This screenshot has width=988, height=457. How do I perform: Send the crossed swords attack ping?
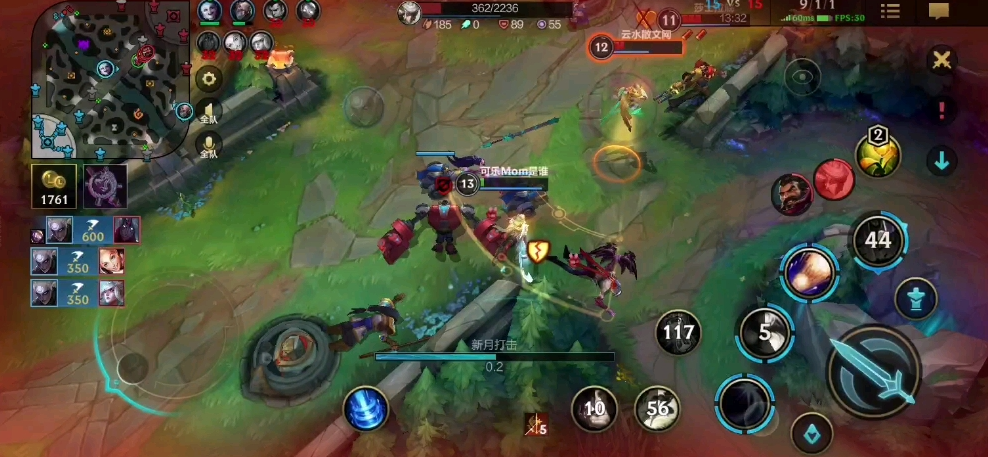coord(940,60)
